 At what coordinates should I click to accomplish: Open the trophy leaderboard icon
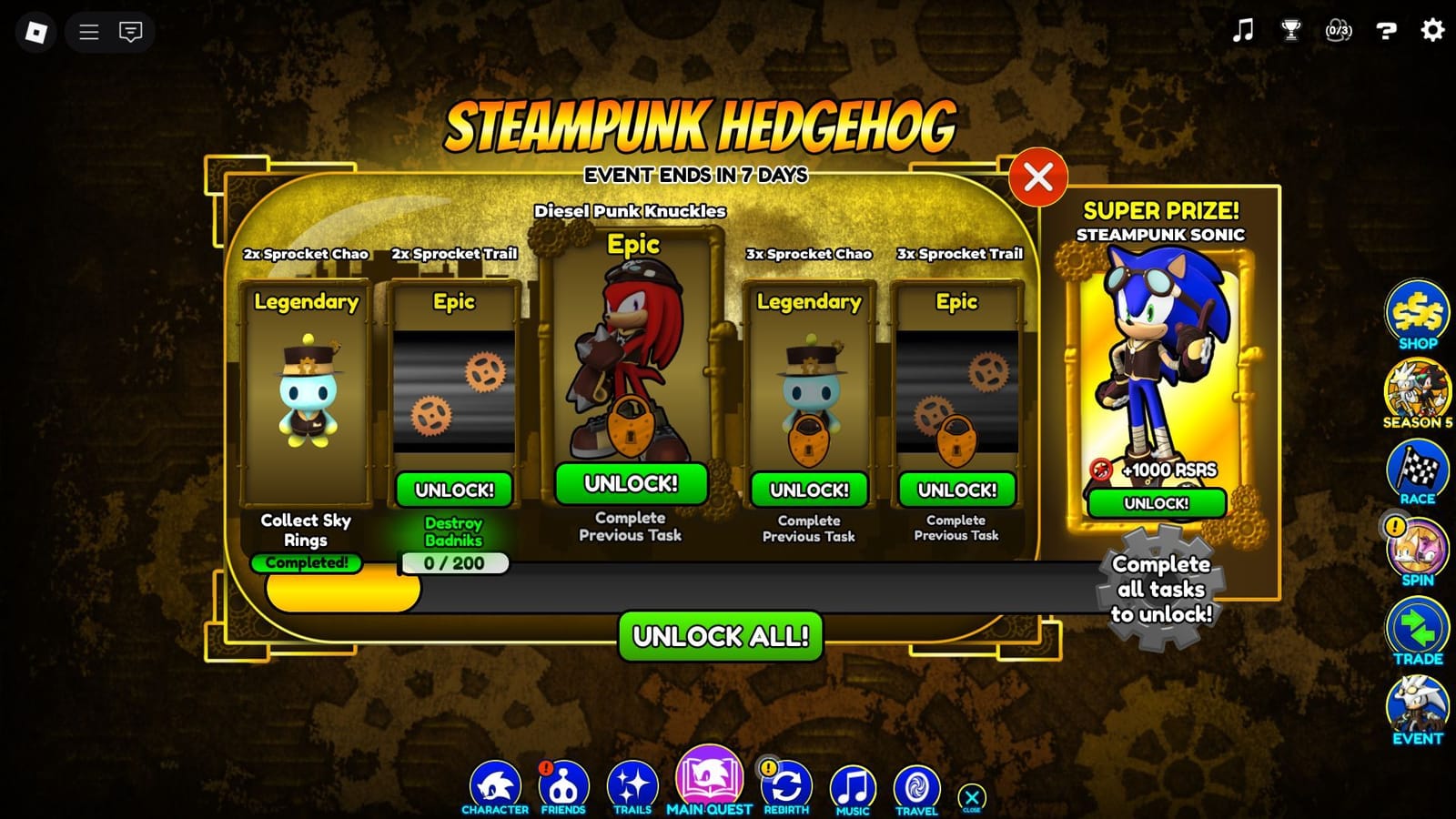tap(1289, 30)
